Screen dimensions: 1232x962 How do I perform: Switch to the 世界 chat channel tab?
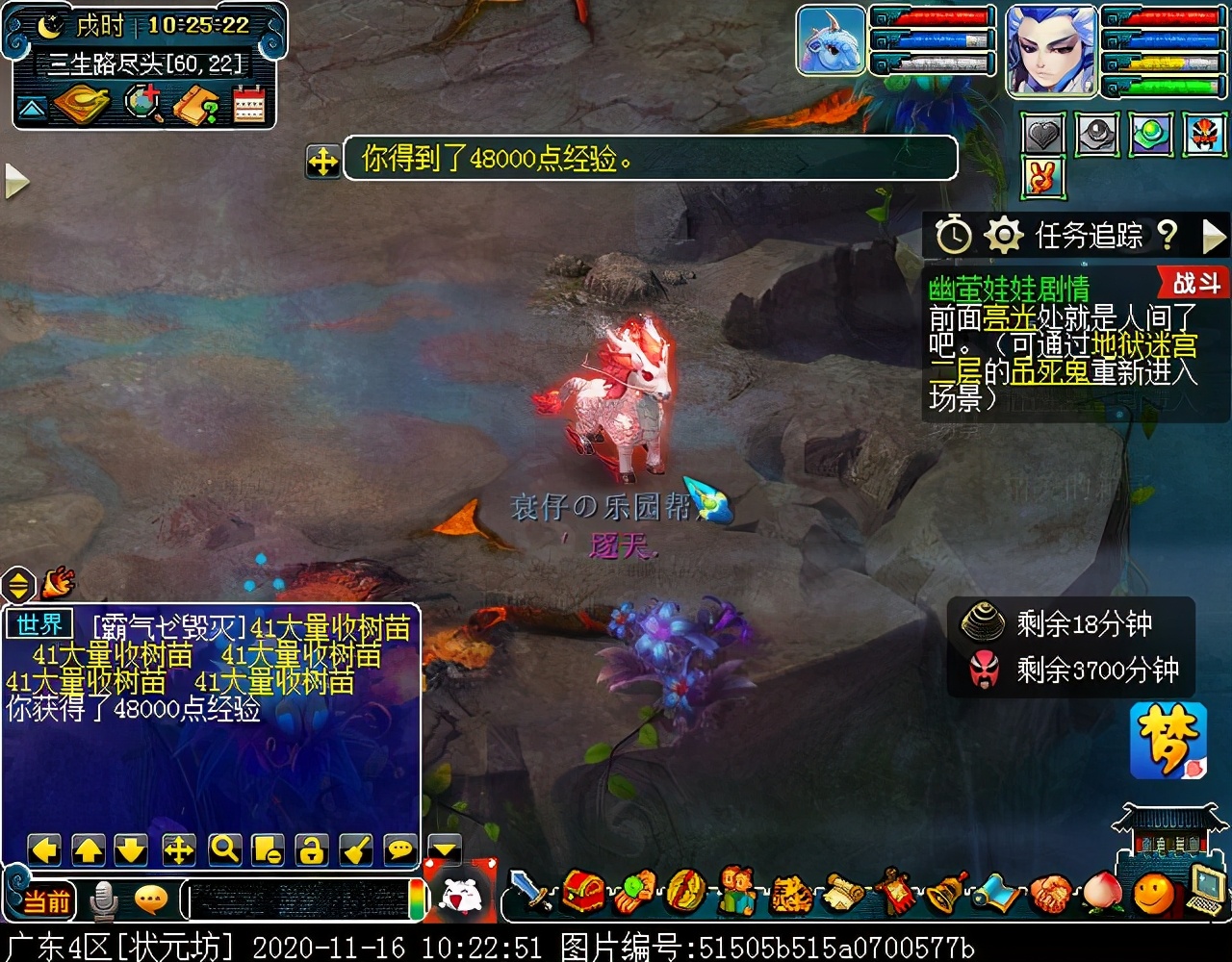click(x=39, y=625)
